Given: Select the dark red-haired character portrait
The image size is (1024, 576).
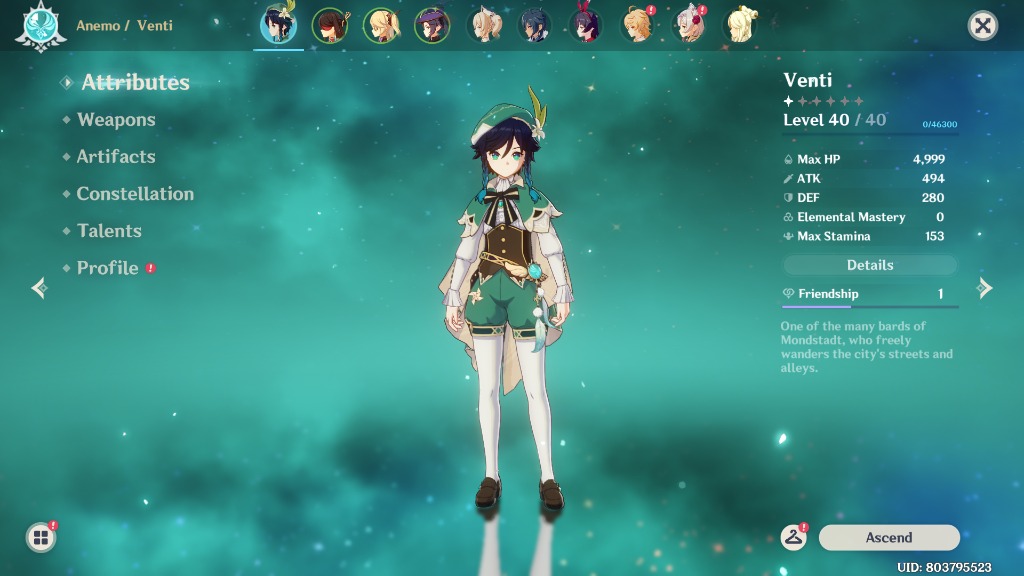Looking at the screenshot, I should (329, 26).
